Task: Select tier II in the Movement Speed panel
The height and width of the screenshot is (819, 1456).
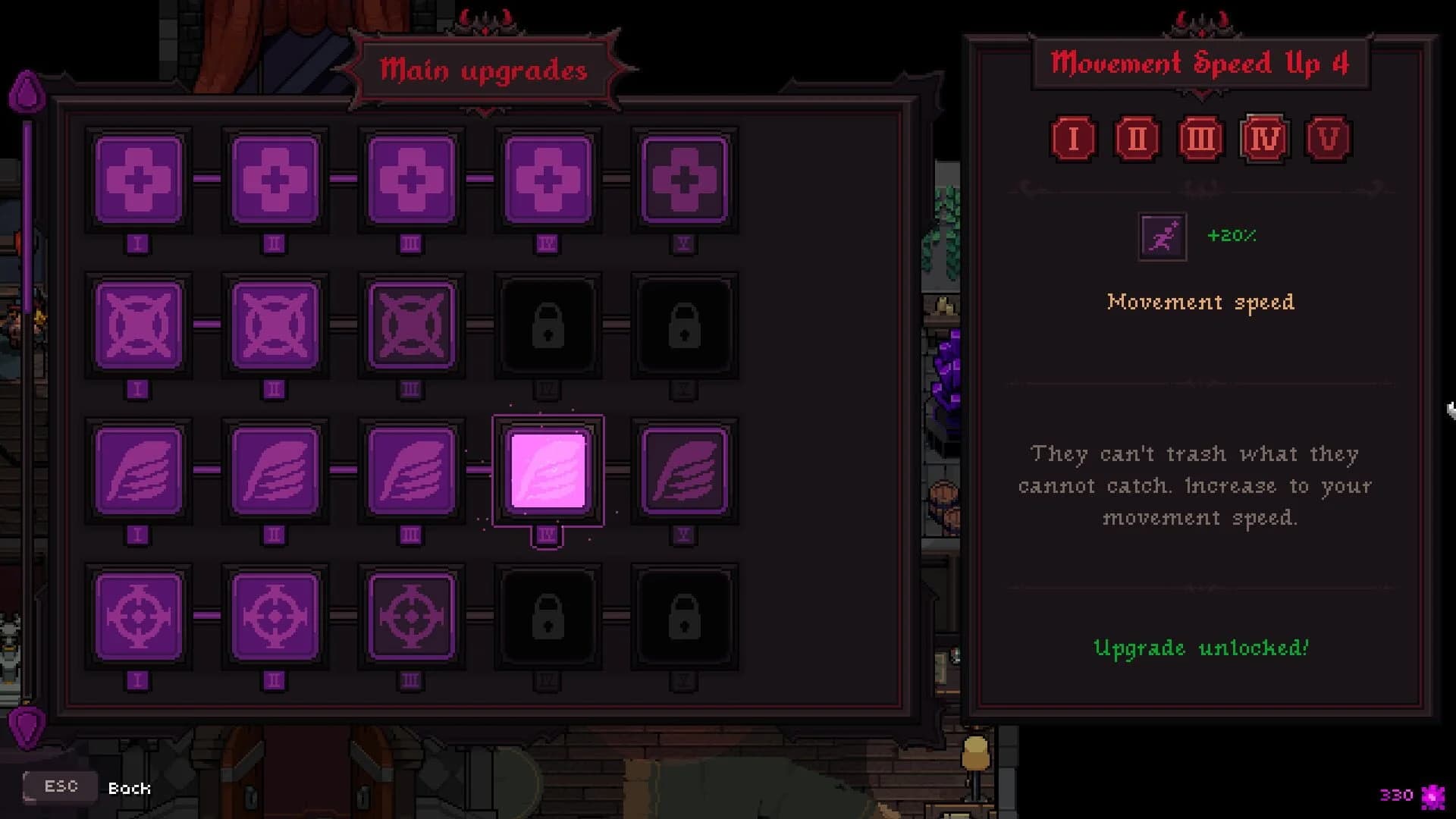Action: click(x=1136, y=138)
